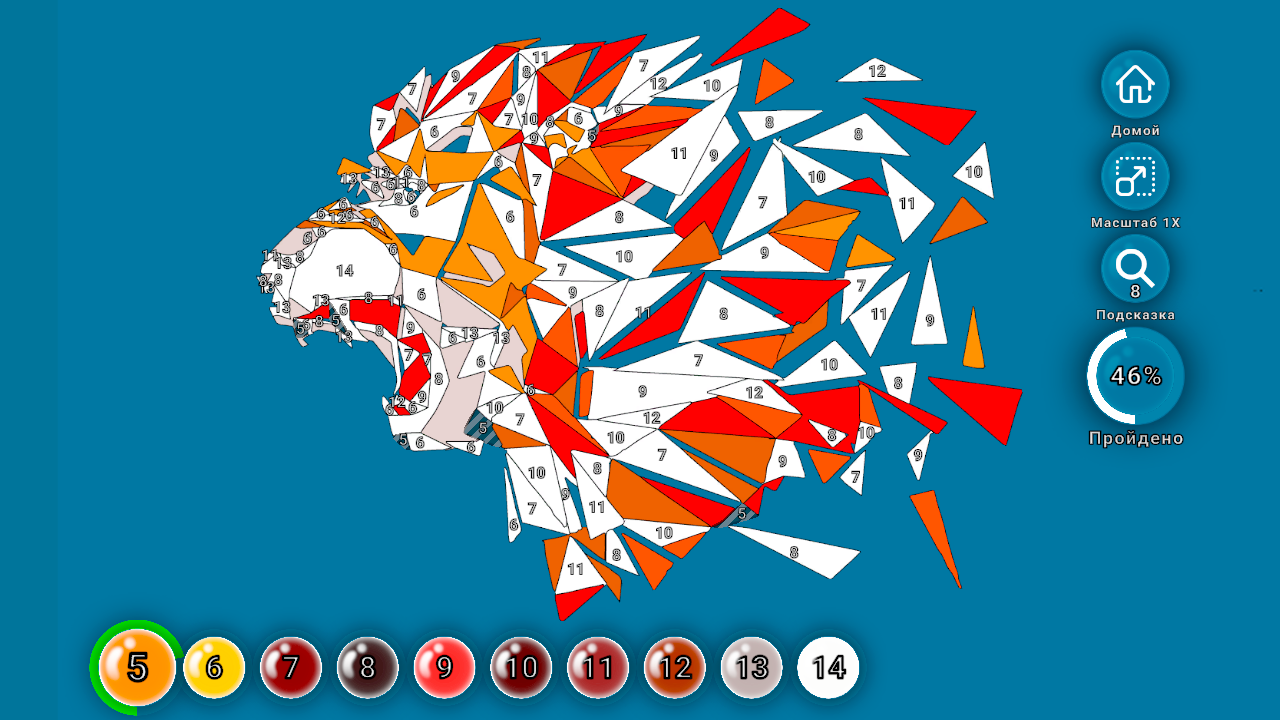Click the 46% Пройдено progress circle
Viewport: 1280px width, 720px height.
[x=1135, y=375]
